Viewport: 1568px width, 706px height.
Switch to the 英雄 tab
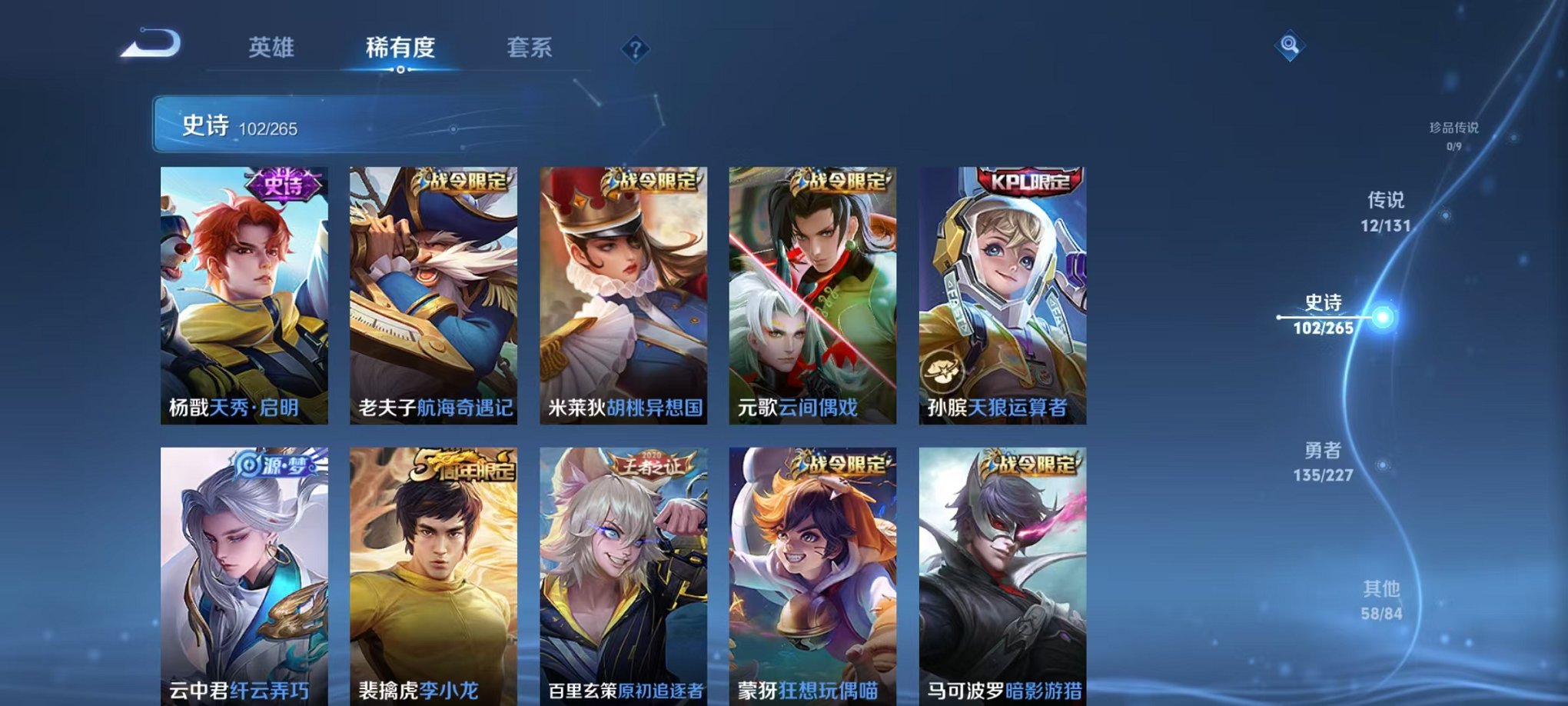(x=271, y=48)
